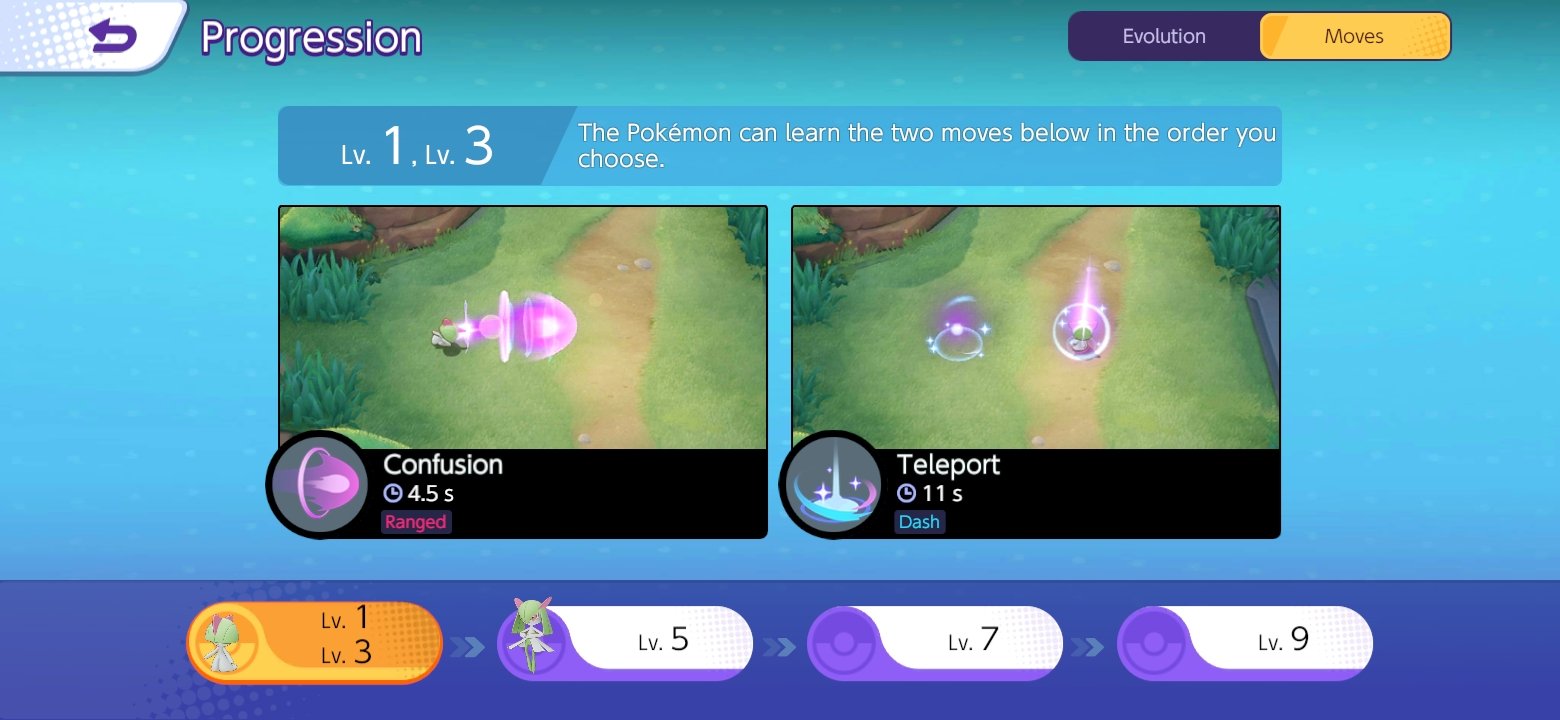Open the Confusion move preview thumbnail
Viewport: 1560px width, 720px height.
click(x=523, y=325)
